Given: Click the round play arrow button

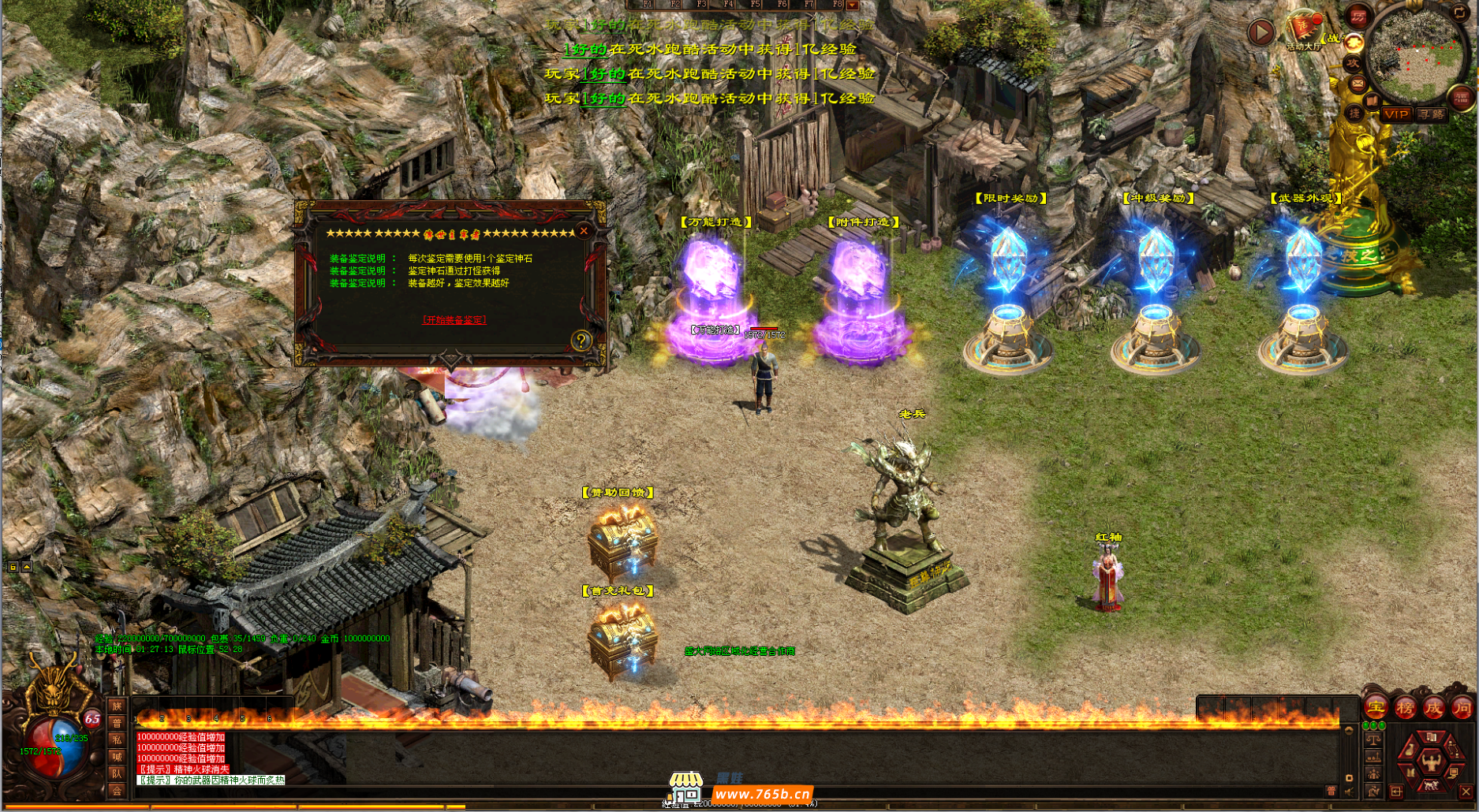Looking at the screenshot, I should (x=1261, y=32).
